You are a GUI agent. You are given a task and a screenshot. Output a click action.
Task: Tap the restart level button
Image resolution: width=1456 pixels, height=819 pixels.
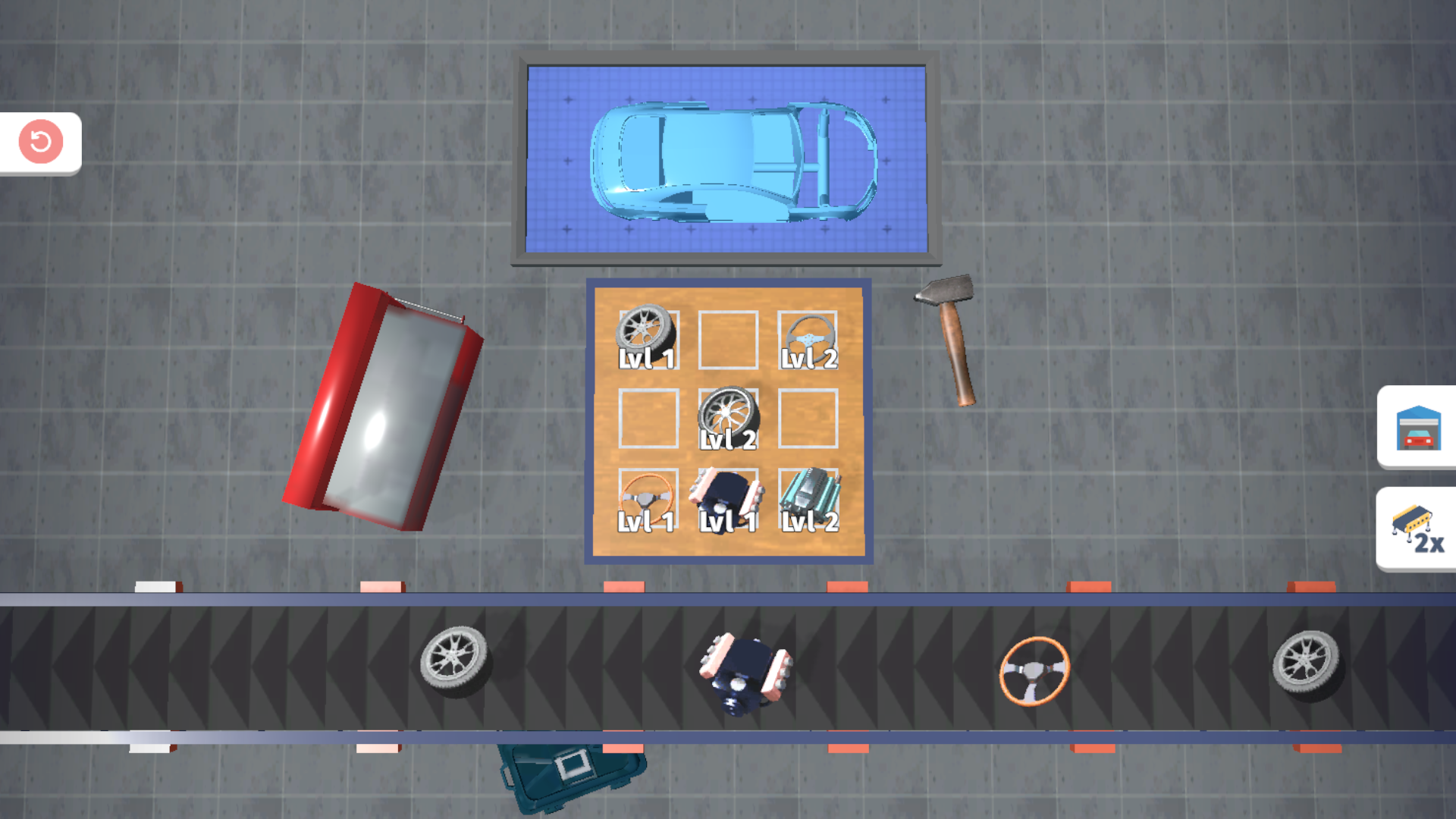40,143
